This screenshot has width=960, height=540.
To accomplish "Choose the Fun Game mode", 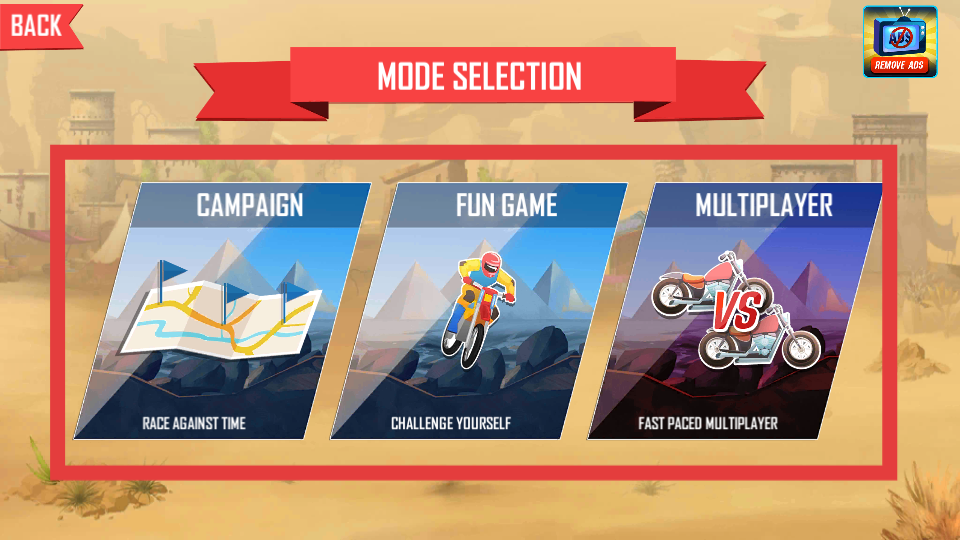I will [x=478, y=312].
